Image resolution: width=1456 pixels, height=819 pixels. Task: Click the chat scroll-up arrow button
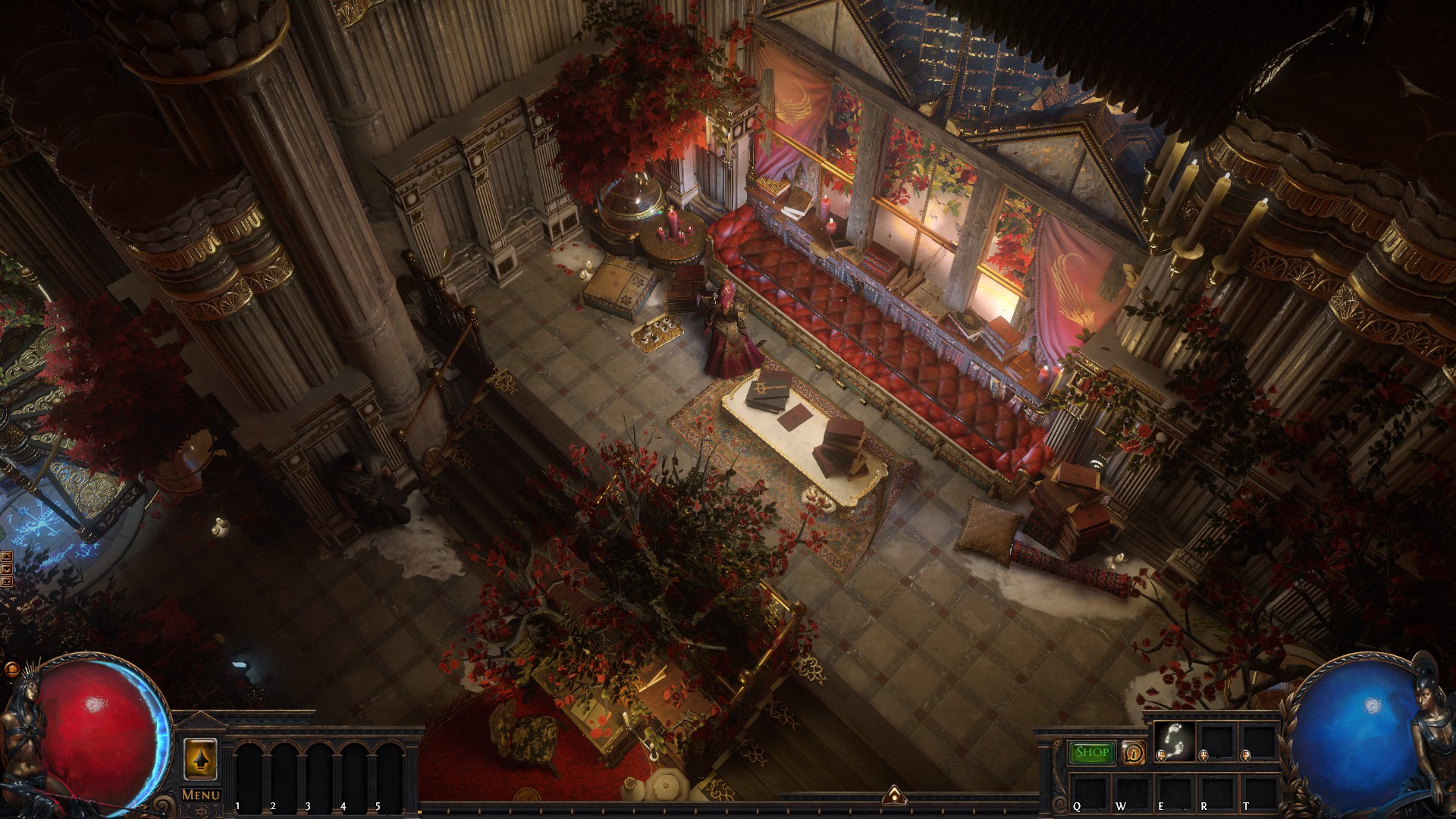[x=7, y=556]
